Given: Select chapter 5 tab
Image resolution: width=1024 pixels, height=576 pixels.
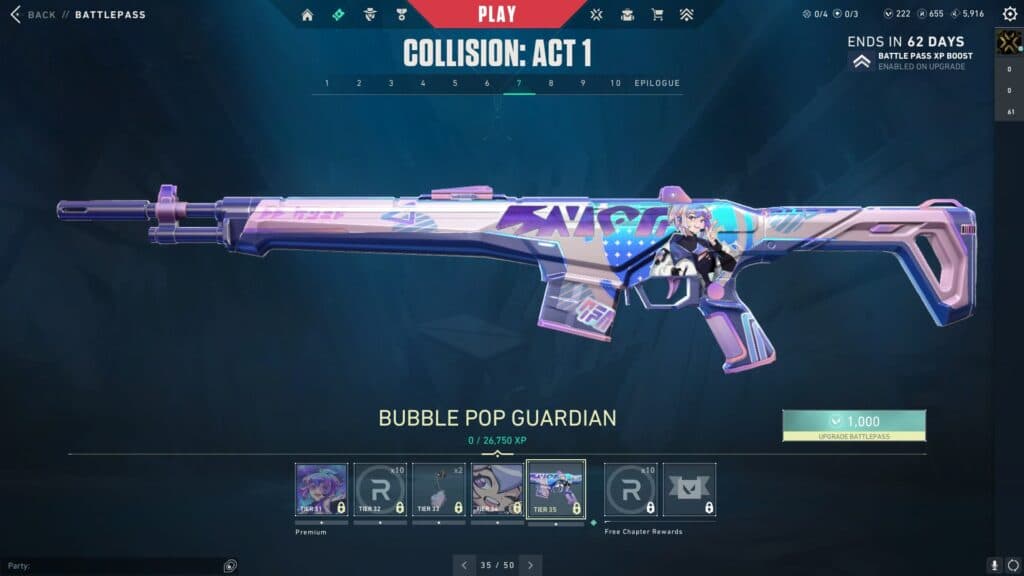Looking at the screenshot, I should click(455, 83).
